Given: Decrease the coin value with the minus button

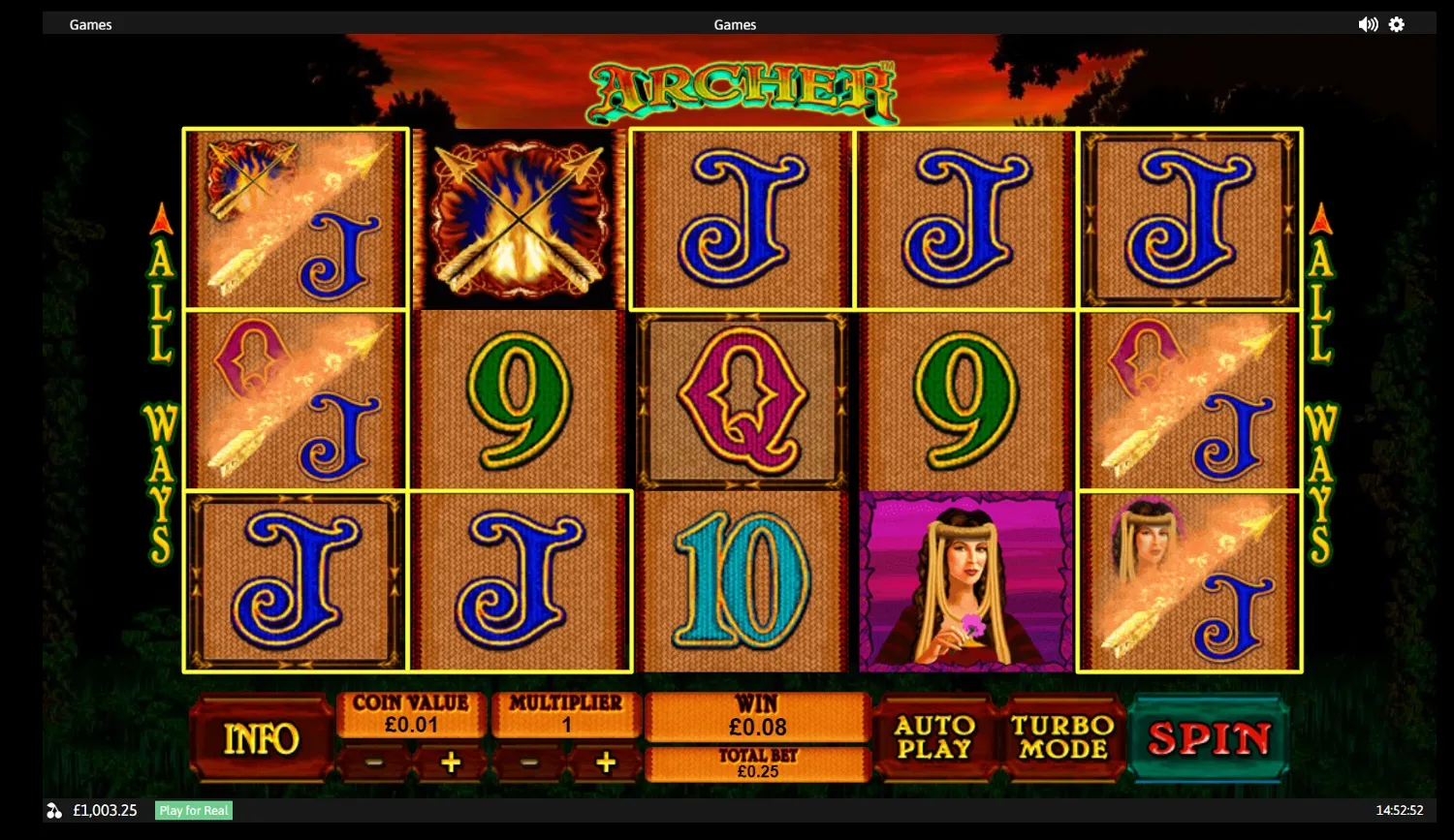Looking at the screenshot, I should [375, 762].
